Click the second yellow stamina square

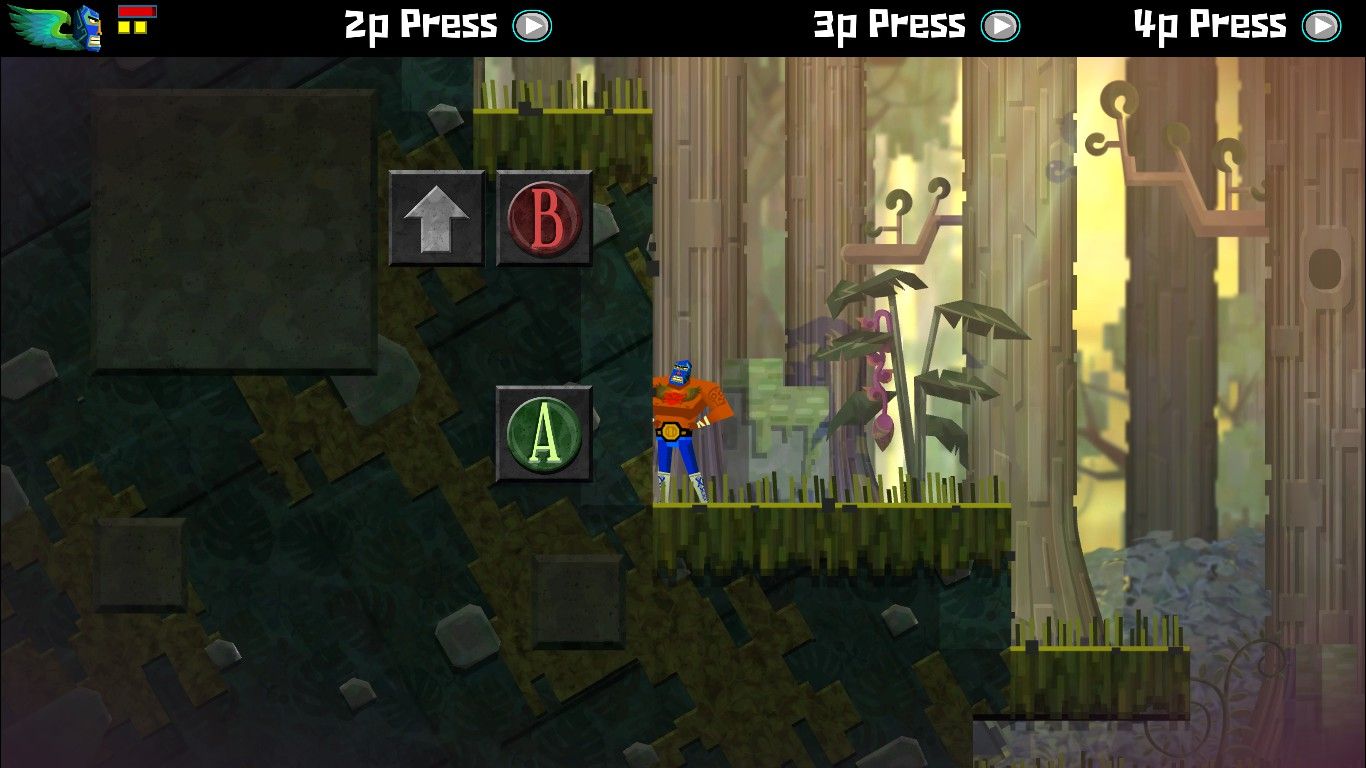point(140,27)
